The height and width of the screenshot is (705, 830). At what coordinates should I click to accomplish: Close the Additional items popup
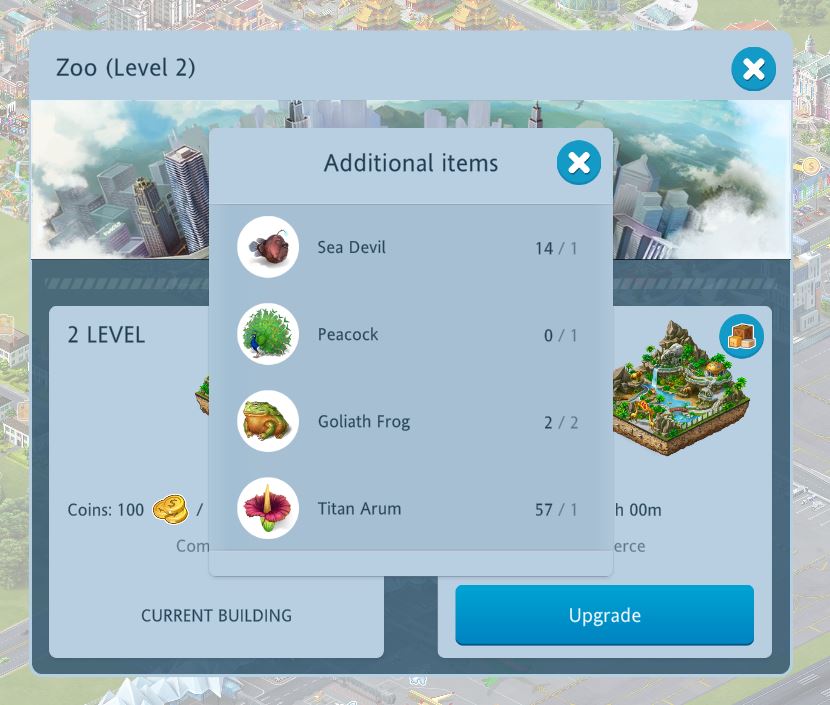pyautogui.click(x=578, y=164)
